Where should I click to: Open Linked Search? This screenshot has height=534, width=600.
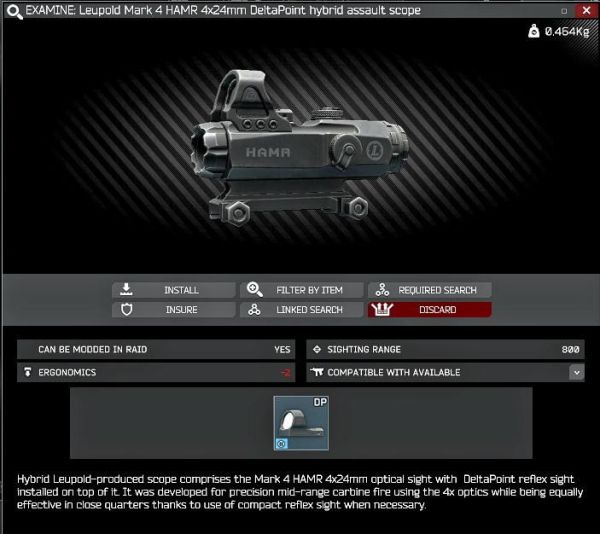302,310
